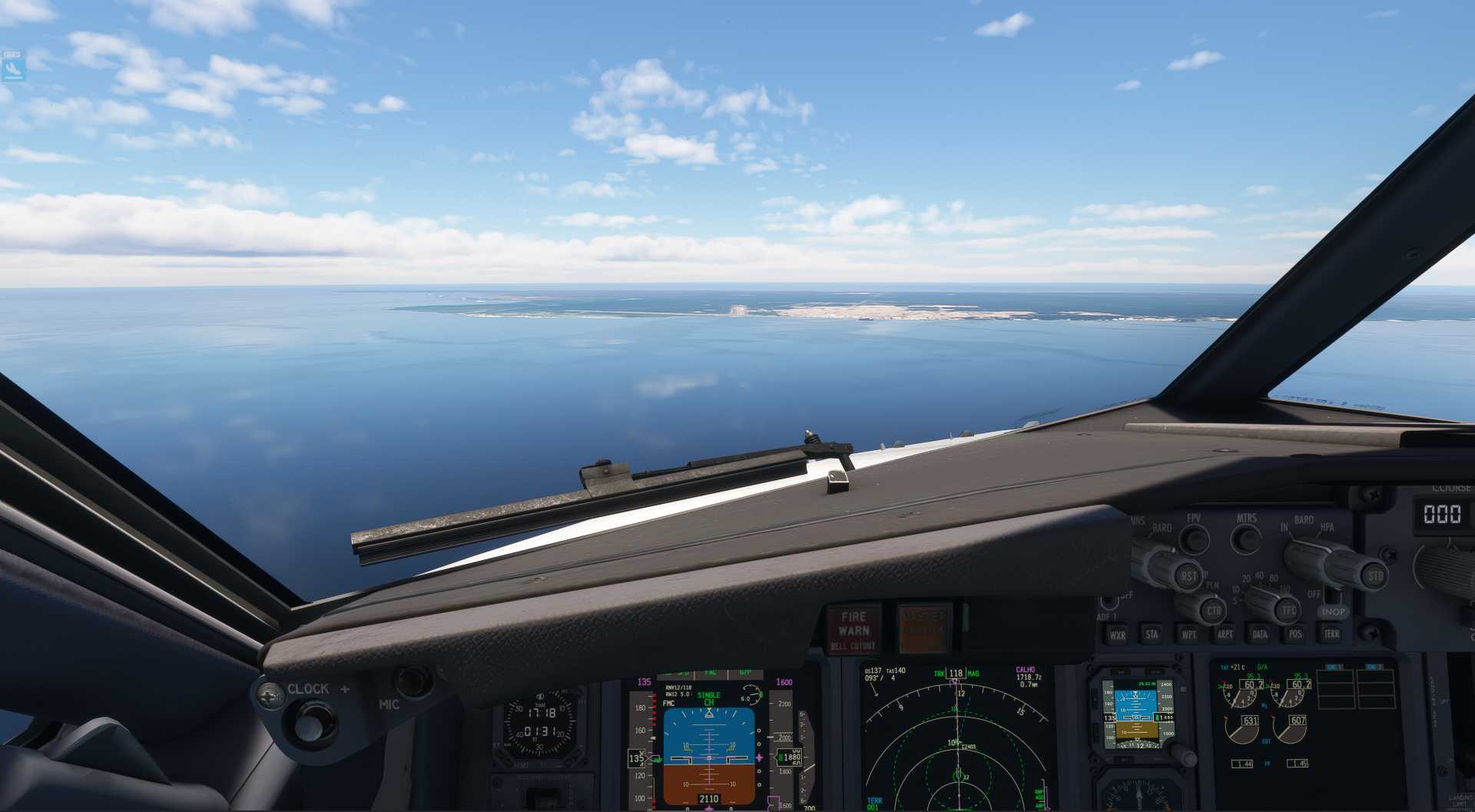Viewport: 1475px width, 812px height.
Task: Reset the amber Master Caution light
Action: [x=923, y=628]
